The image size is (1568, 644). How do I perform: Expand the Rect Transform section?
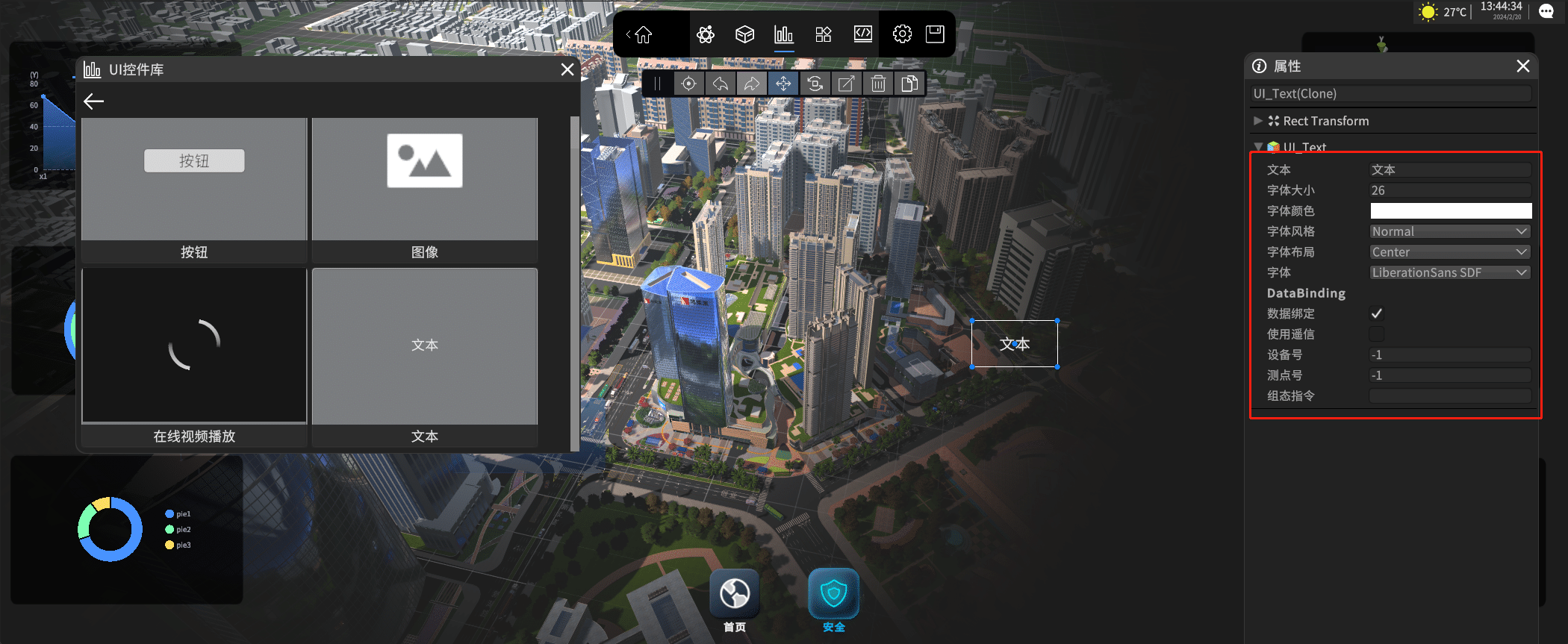tap(1258, 121)
